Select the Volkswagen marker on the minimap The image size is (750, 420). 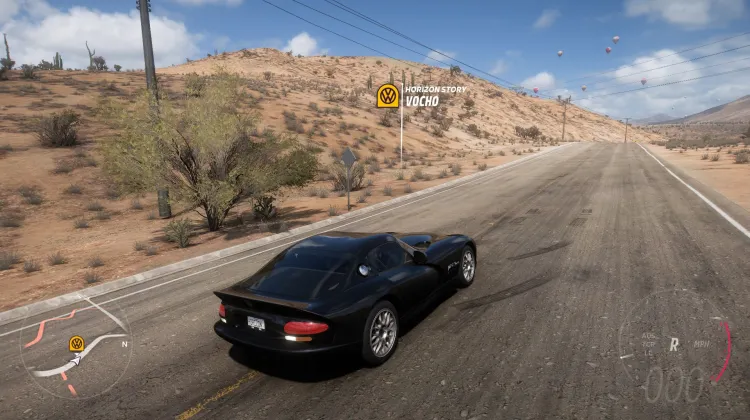tap(76, 343)
